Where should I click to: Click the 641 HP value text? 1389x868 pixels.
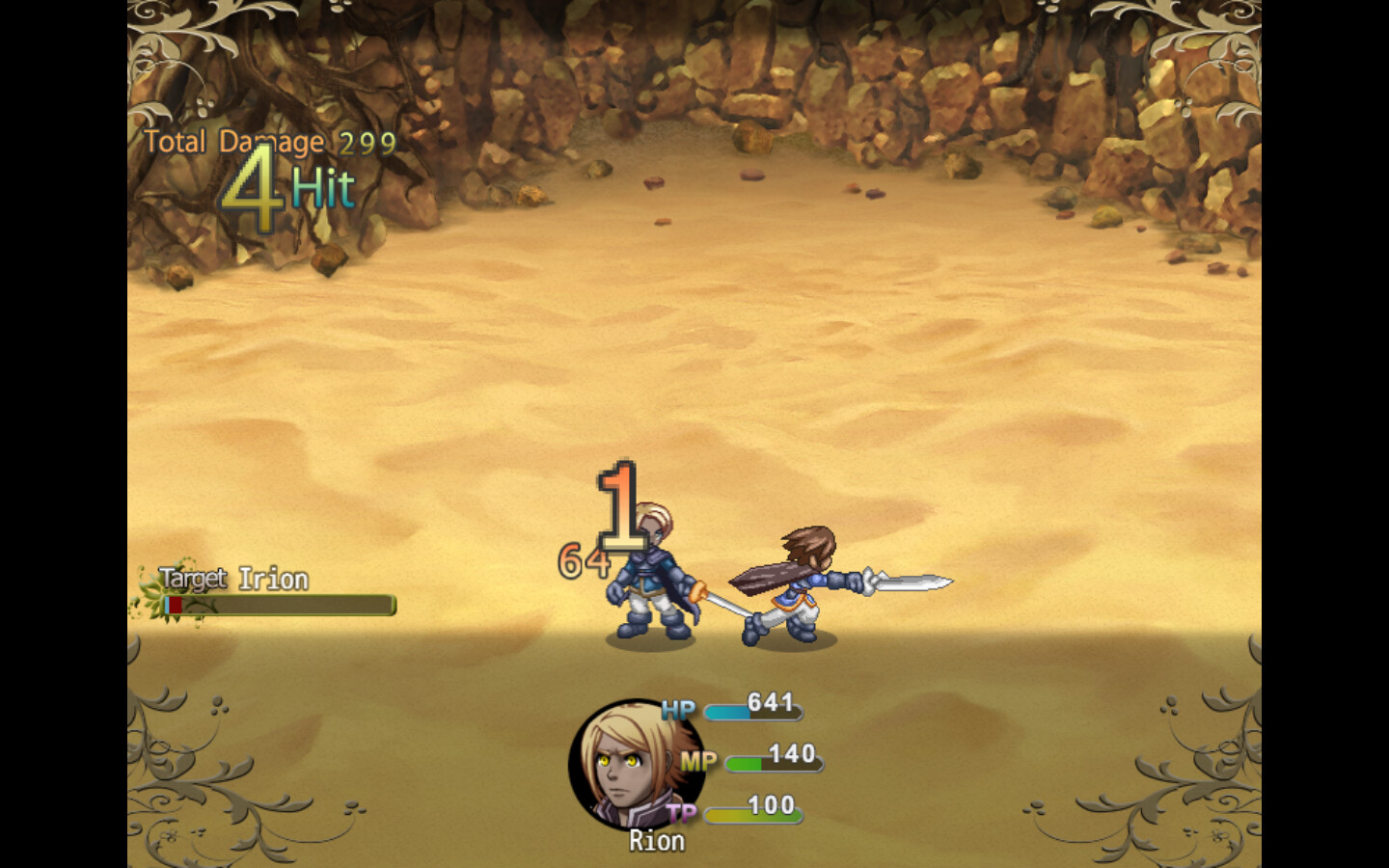click(x=770, y=703)
